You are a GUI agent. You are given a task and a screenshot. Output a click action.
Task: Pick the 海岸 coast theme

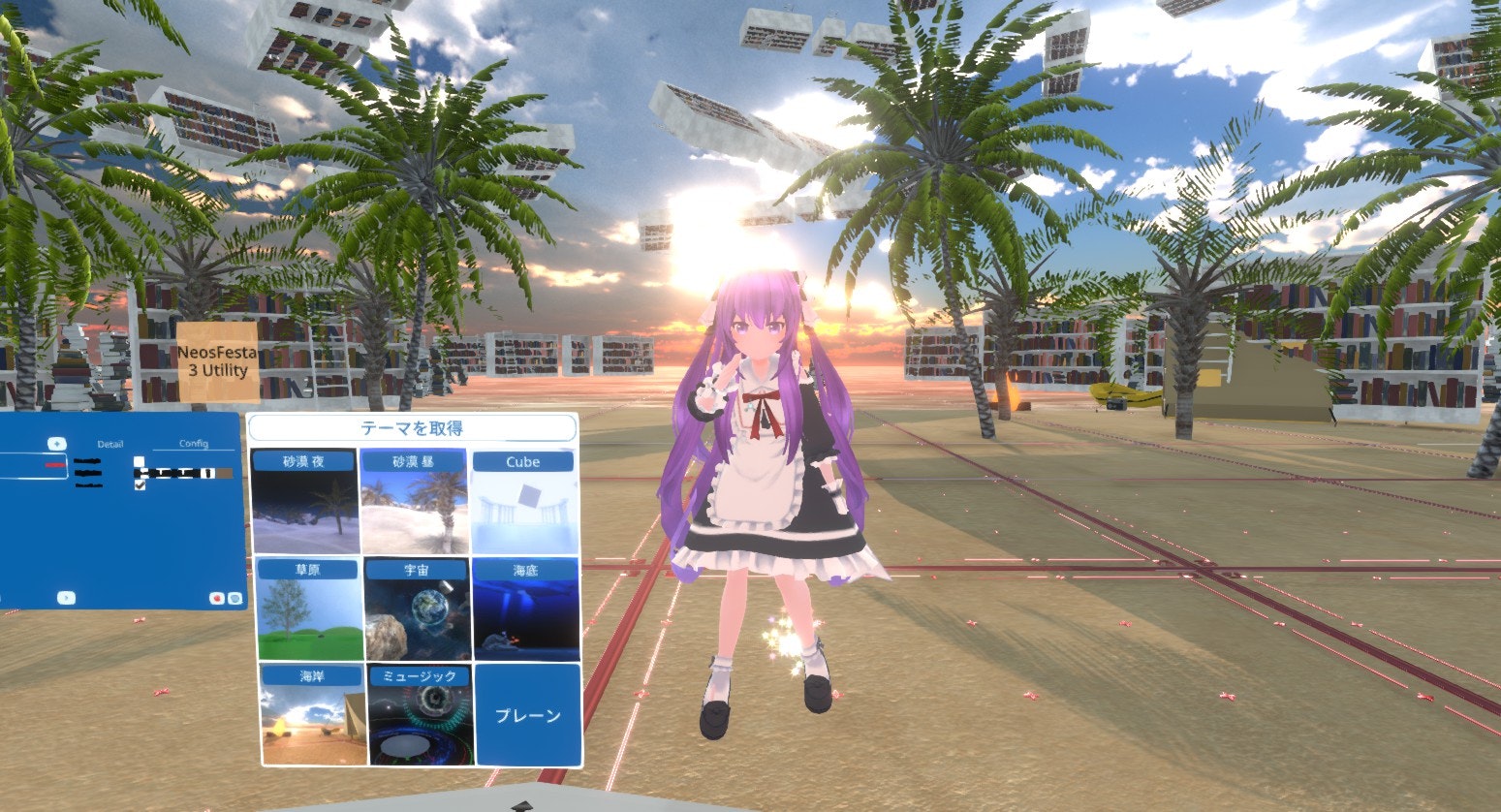click(312, 715)
